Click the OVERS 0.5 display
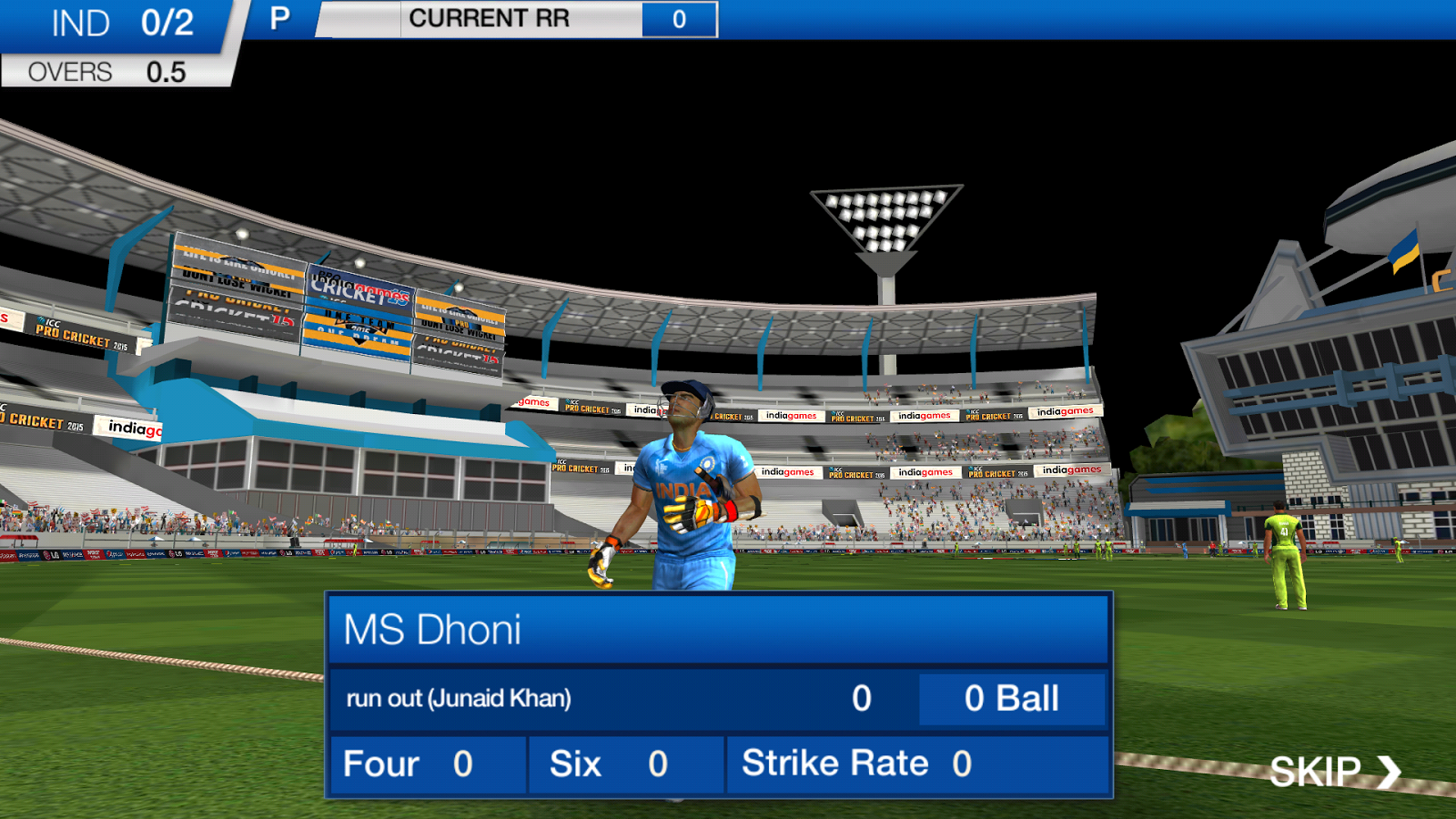 tap(105, 71)
